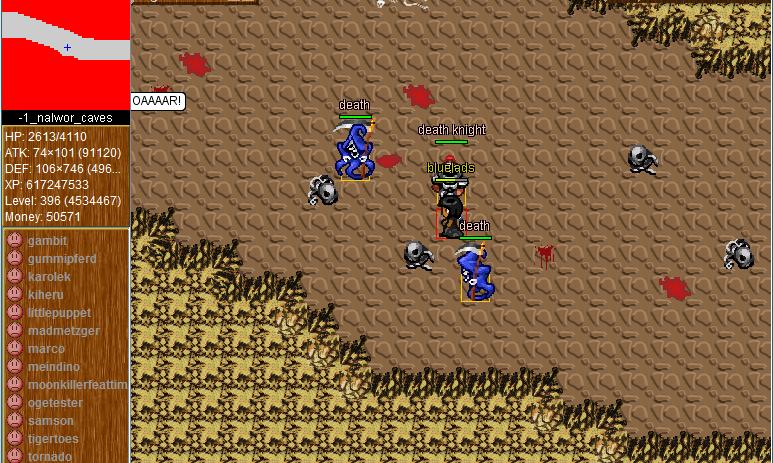Pick meindino in the buddy list

[53, 367]
